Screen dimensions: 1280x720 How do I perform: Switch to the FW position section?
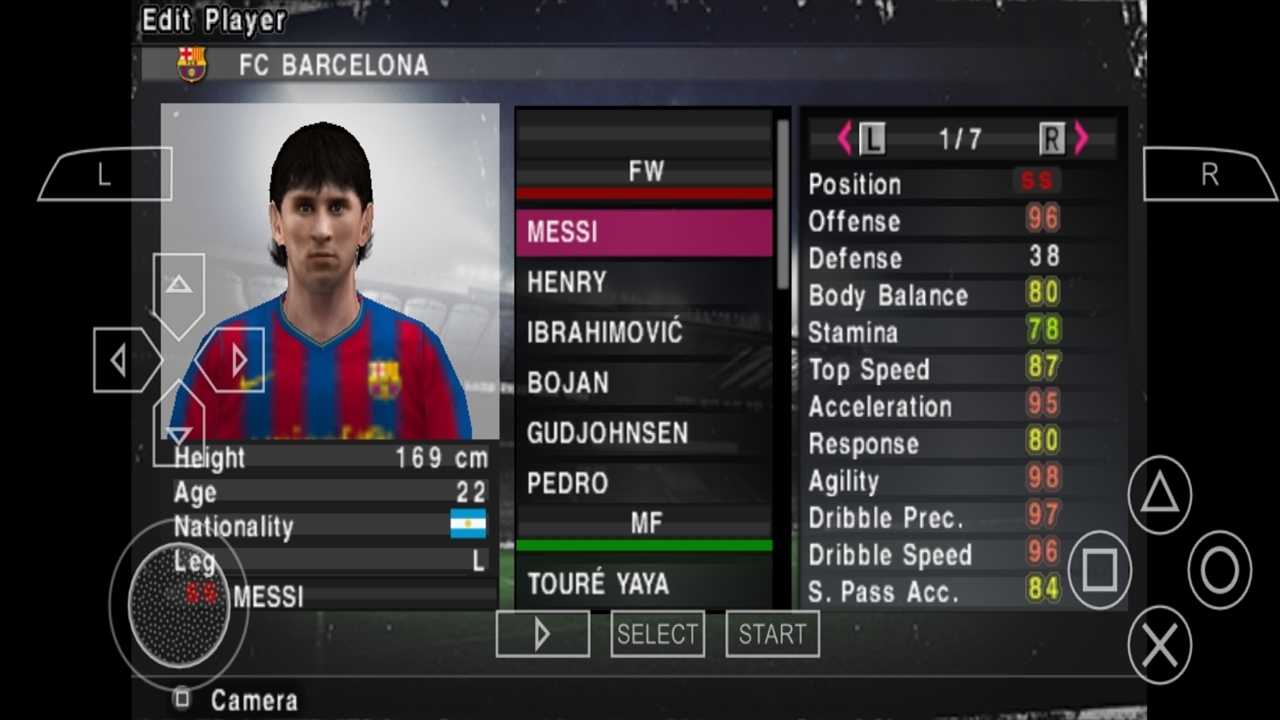click(645, 171)
